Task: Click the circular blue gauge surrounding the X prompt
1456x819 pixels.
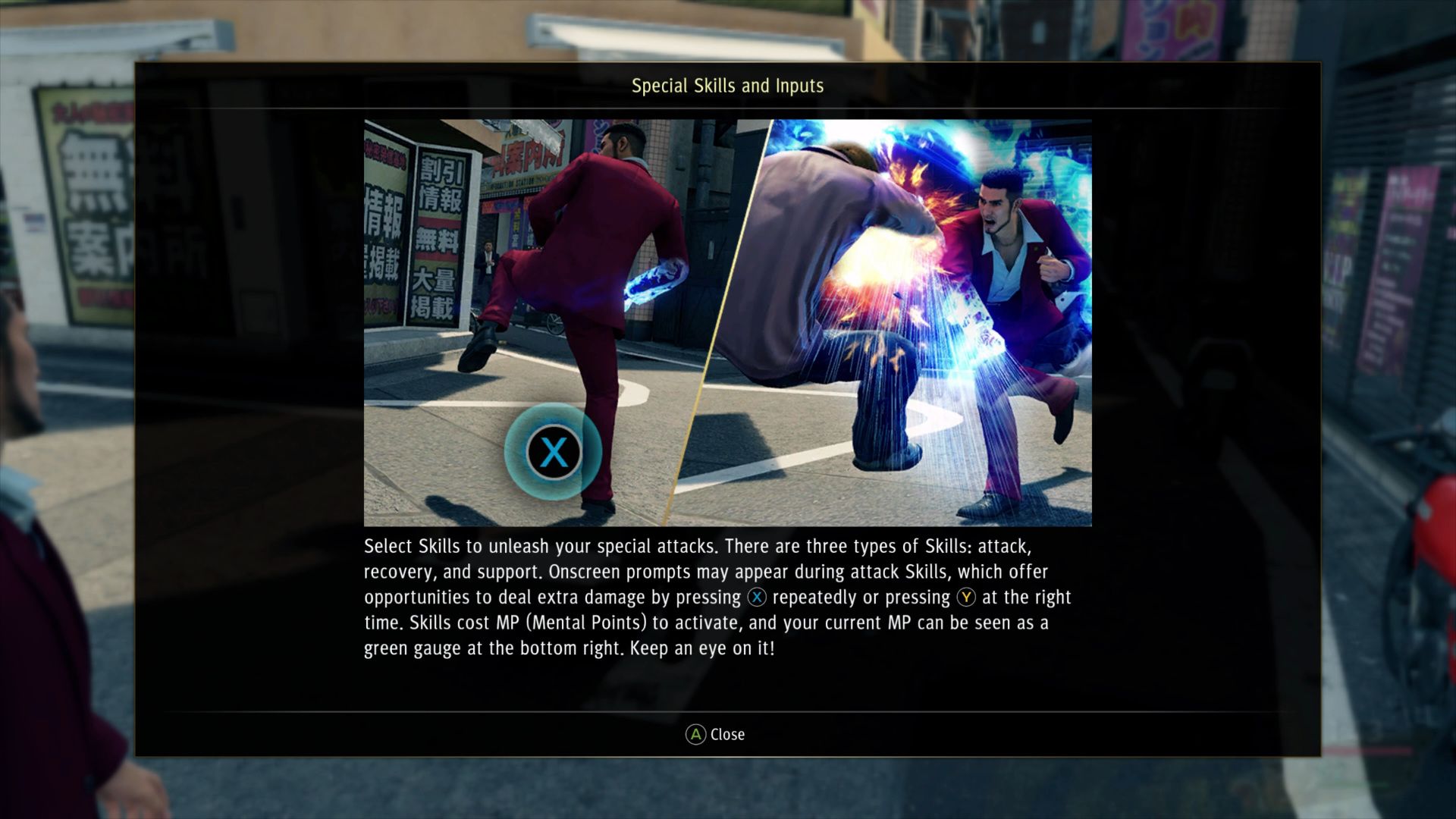Action: coord(554,451)
